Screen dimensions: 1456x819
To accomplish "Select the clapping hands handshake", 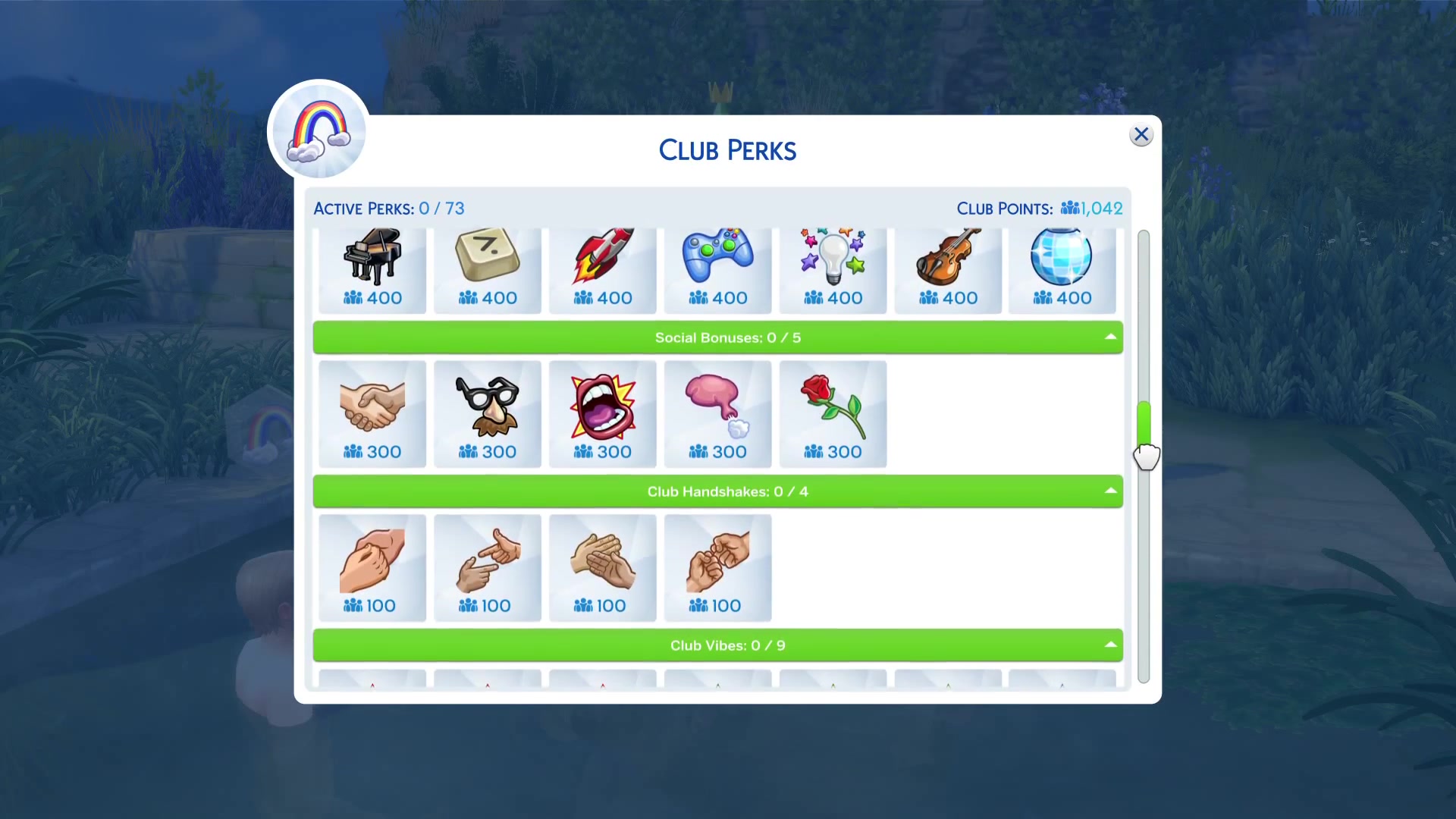I will 603,568.
